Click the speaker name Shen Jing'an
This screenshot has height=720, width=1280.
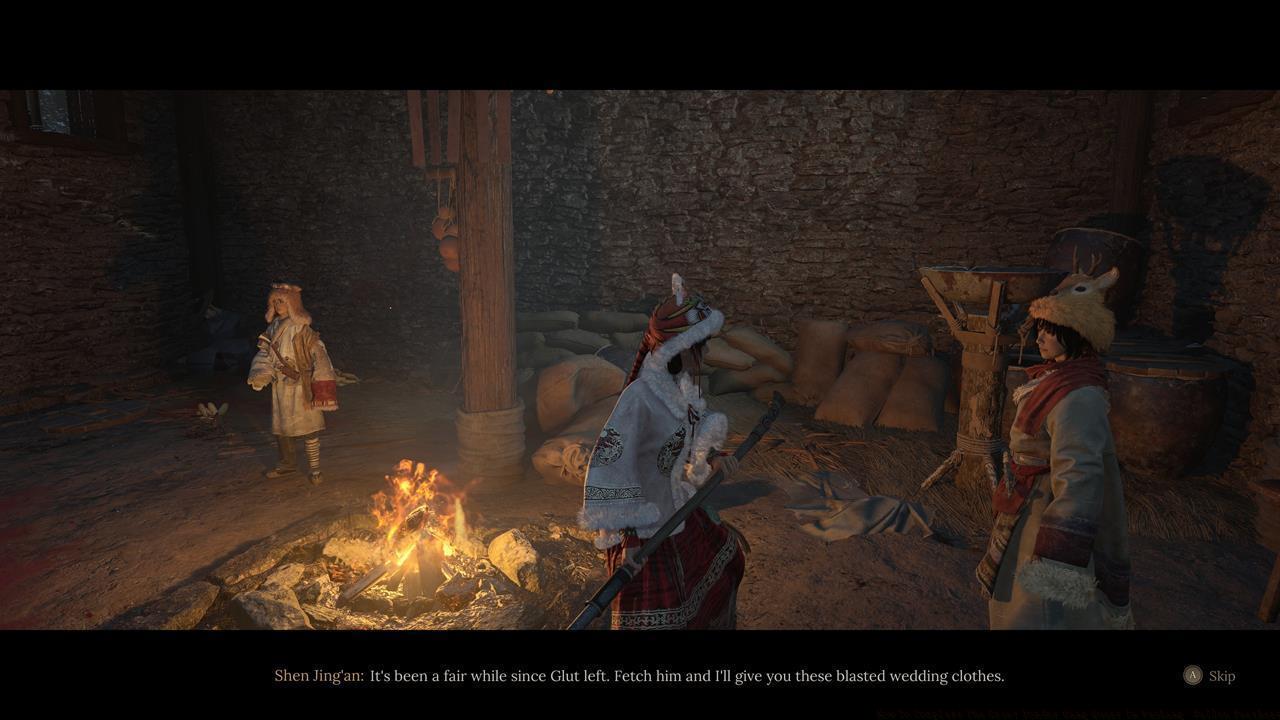tap(318, 676)
